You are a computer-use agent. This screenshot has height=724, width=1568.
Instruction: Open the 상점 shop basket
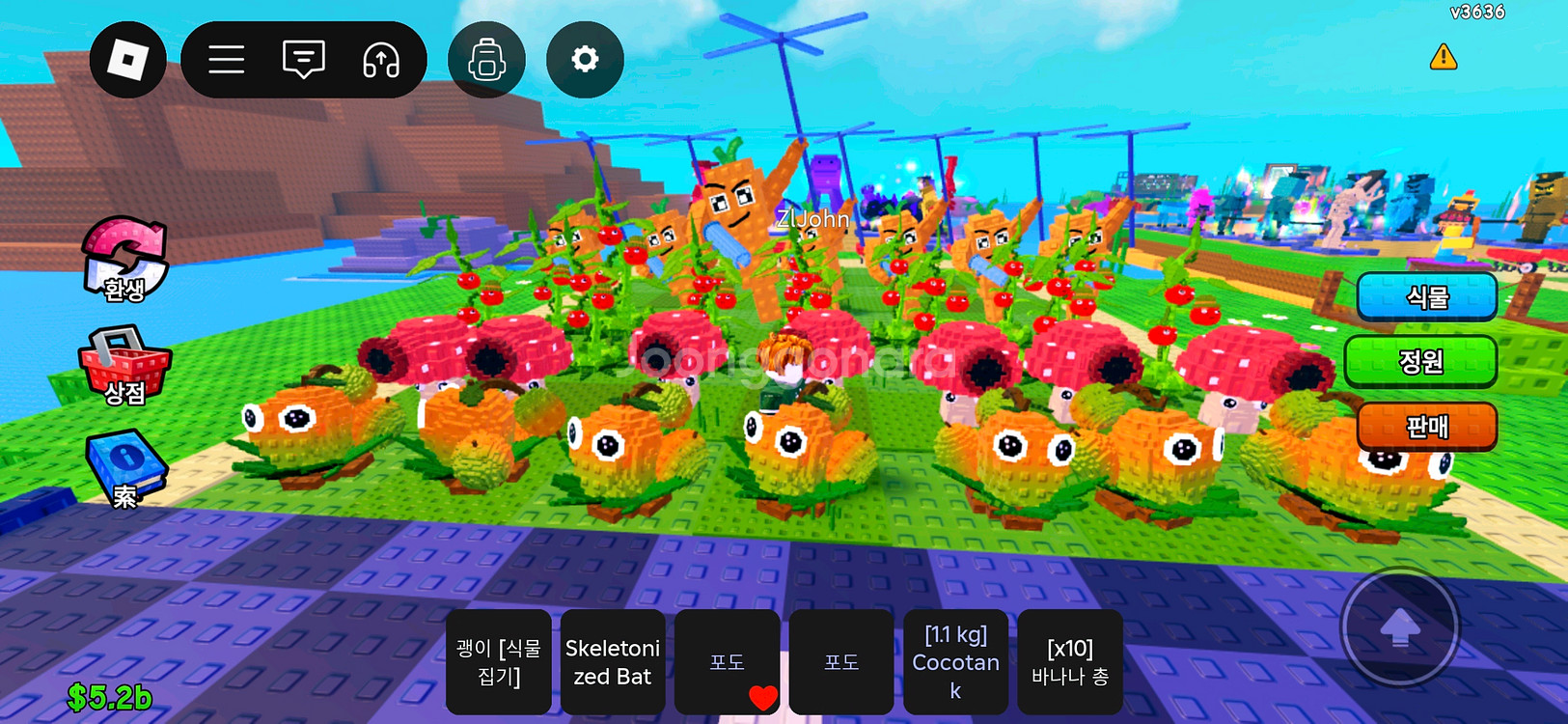point(124,365)
